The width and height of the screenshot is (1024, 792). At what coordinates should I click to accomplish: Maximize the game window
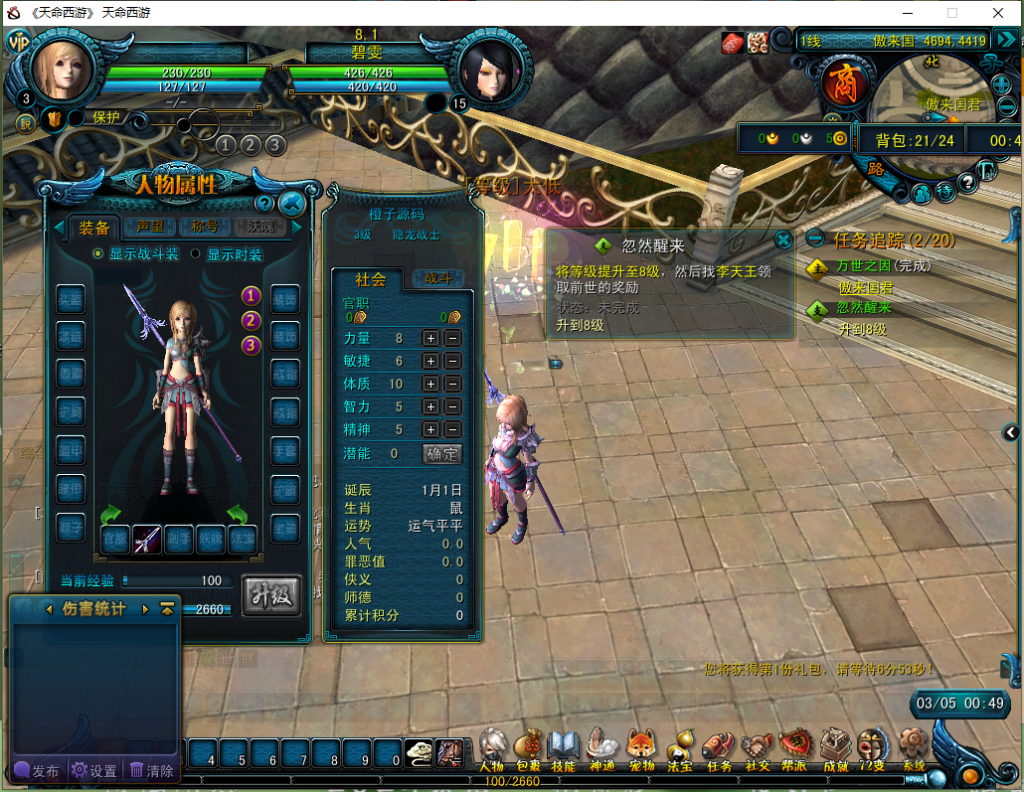coord(952,13)
